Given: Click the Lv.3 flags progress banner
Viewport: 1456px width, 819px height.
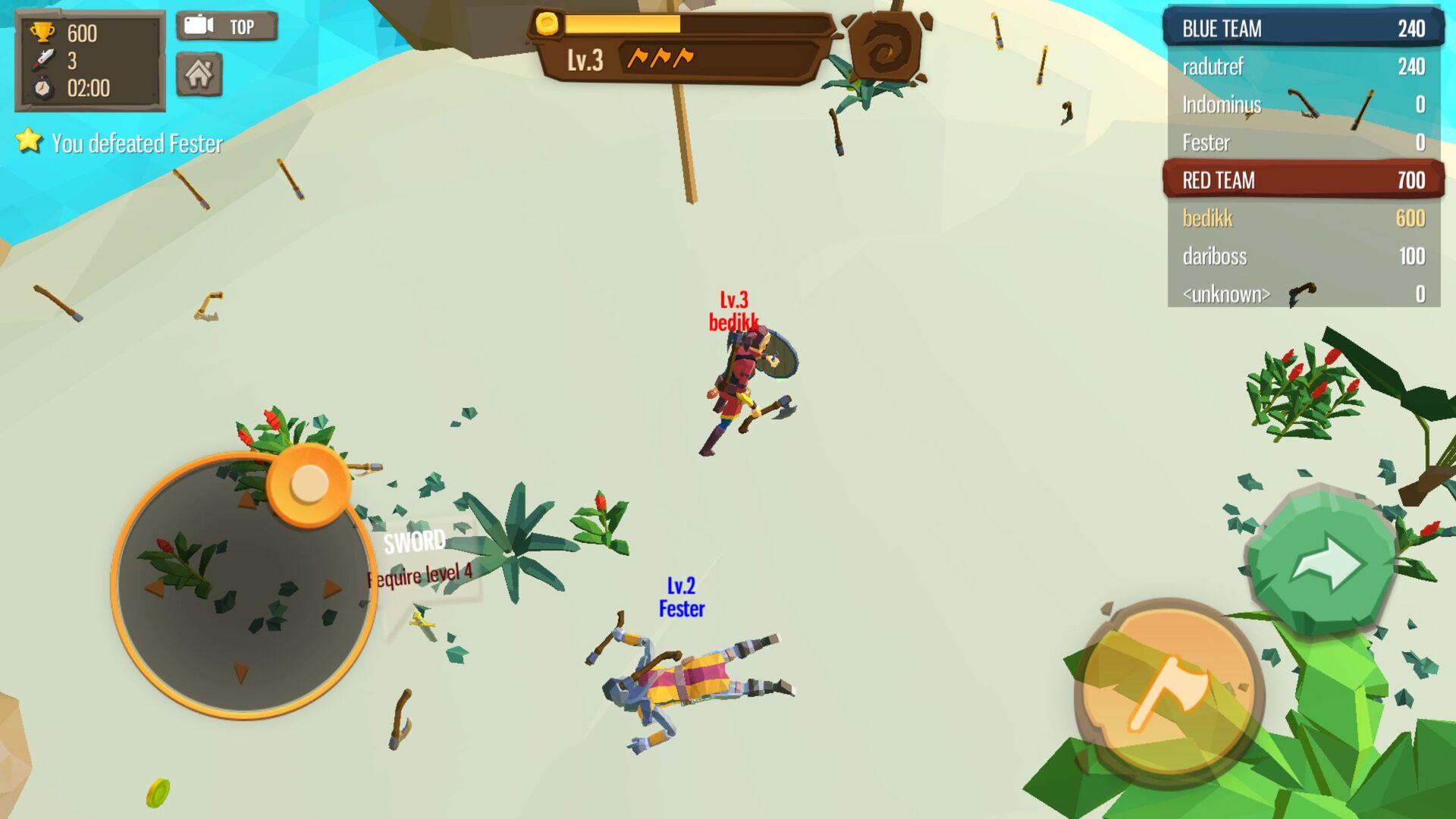Looking at the screenshot, I should tap(675, 58).
